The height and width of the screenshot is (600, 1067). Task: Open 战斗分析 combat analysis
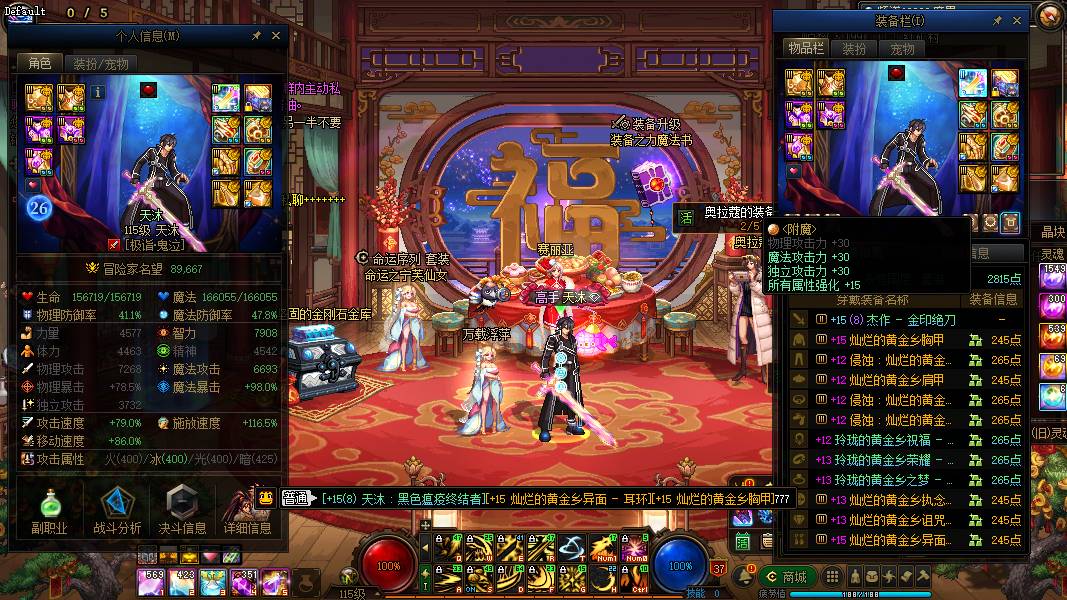[x=117, y=509]
